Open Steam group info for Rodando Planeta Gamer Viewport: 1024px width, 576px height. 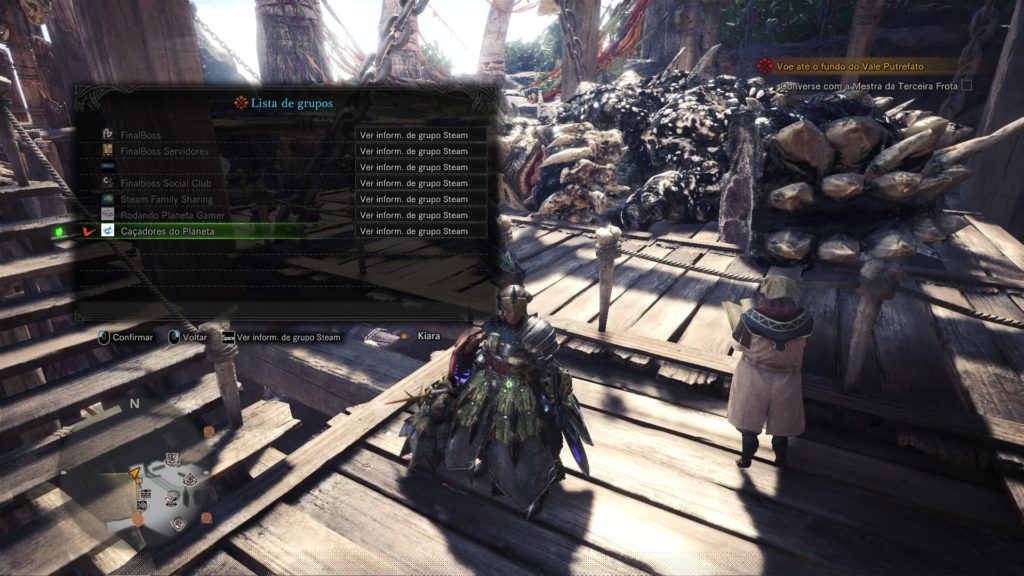click(x=420, y=215)
